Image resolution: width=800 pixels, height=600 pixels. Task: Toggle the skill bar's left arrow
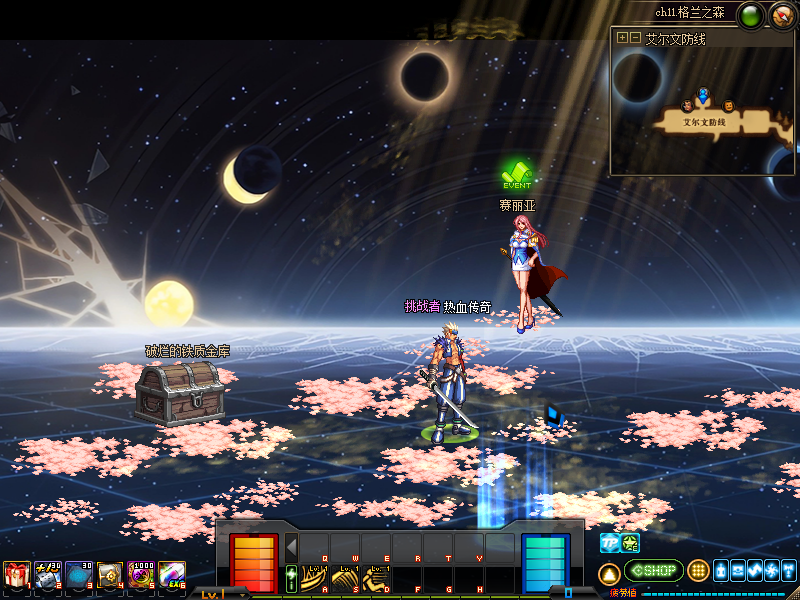pyautogui.click(x=292, y=548)
